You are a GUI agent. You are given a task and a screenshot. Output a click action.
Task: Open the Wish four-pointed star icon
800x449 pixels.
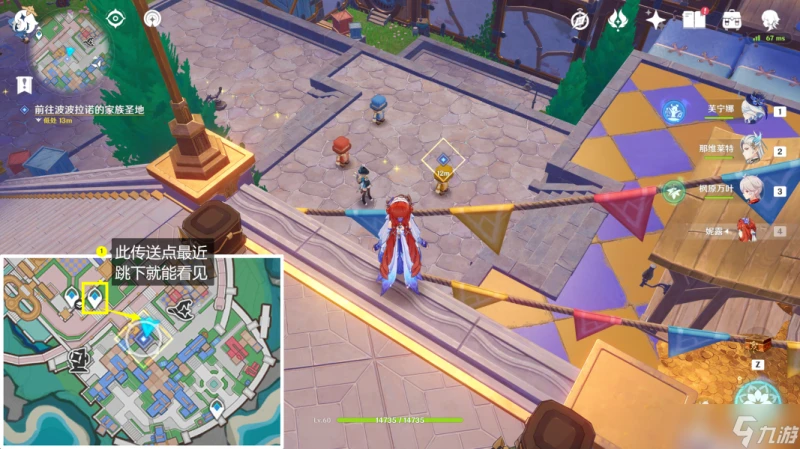click(656, 19)
